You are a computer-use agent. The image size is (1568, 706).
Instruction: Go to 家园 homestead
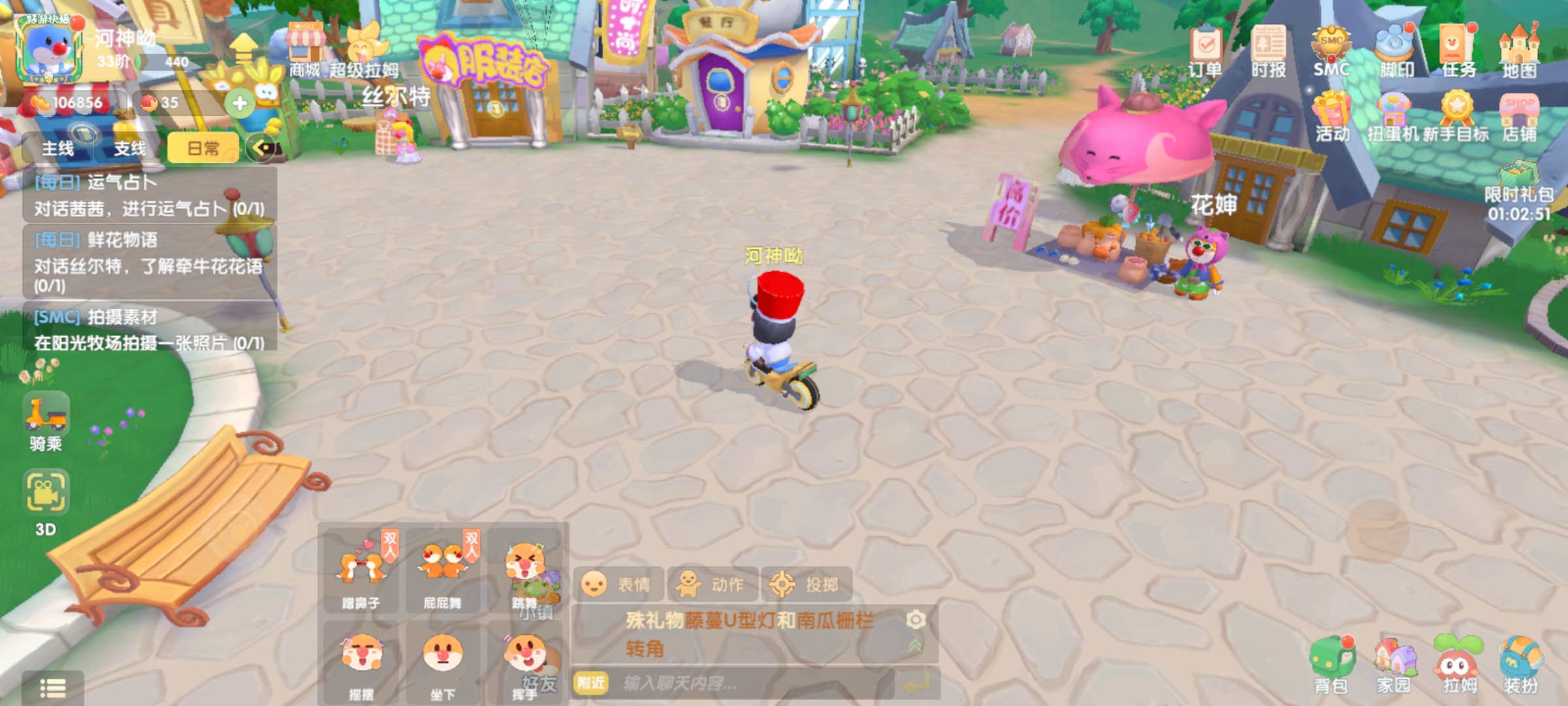pyautogui.click(x=1394, y=664)
